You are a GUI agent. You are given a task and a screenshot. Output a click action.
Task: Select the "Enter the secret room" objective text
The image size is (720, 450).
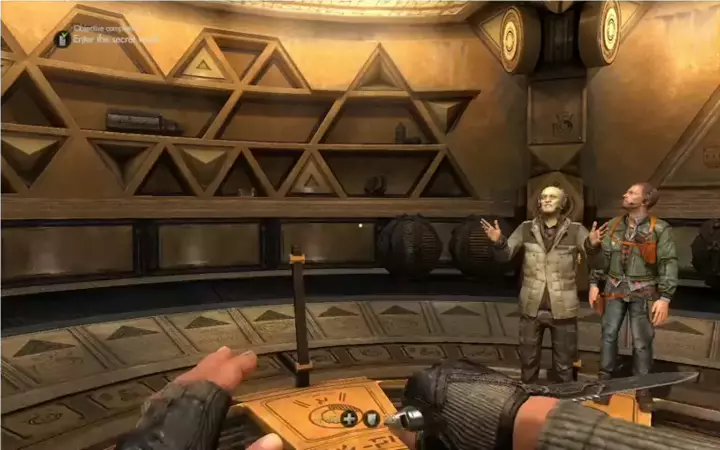[114, 39]
